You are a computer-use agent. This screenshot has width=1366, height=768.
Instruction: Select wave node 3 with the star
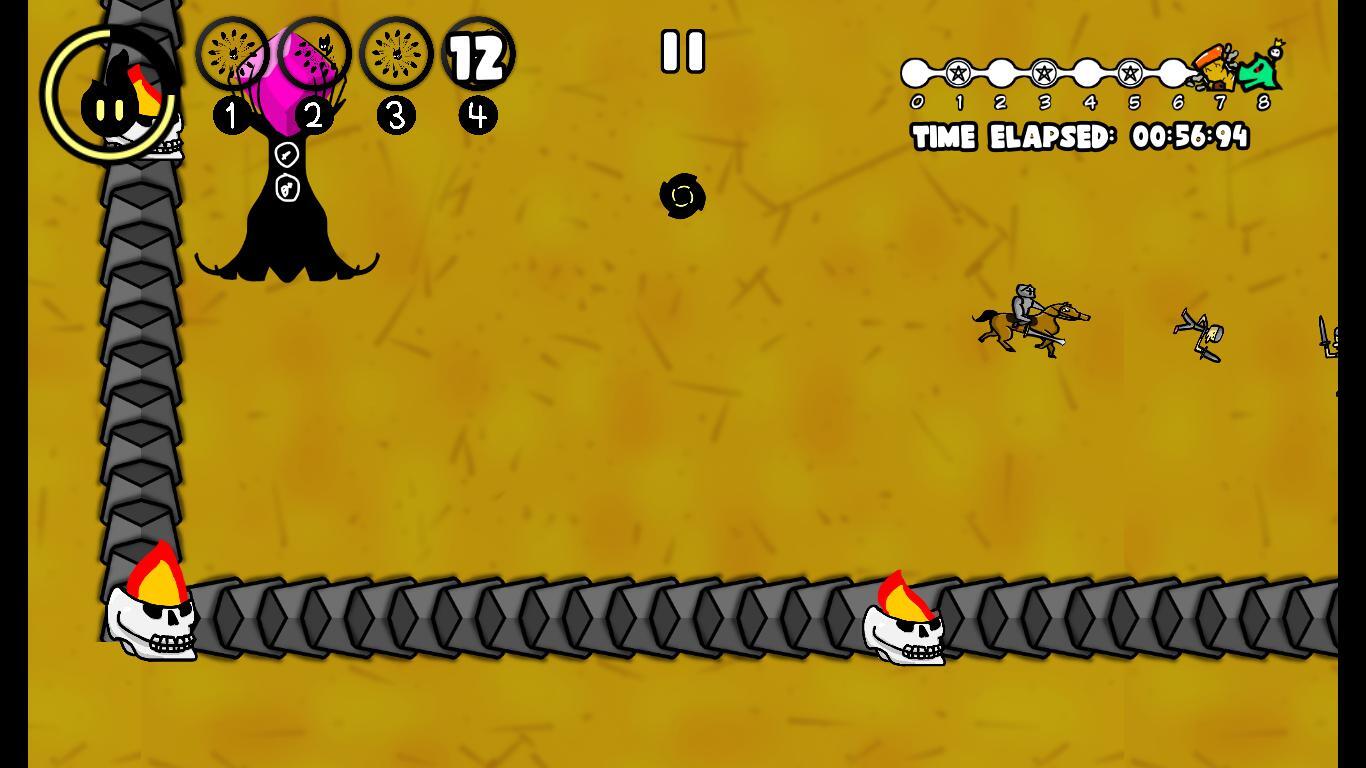coord(1045,72)
